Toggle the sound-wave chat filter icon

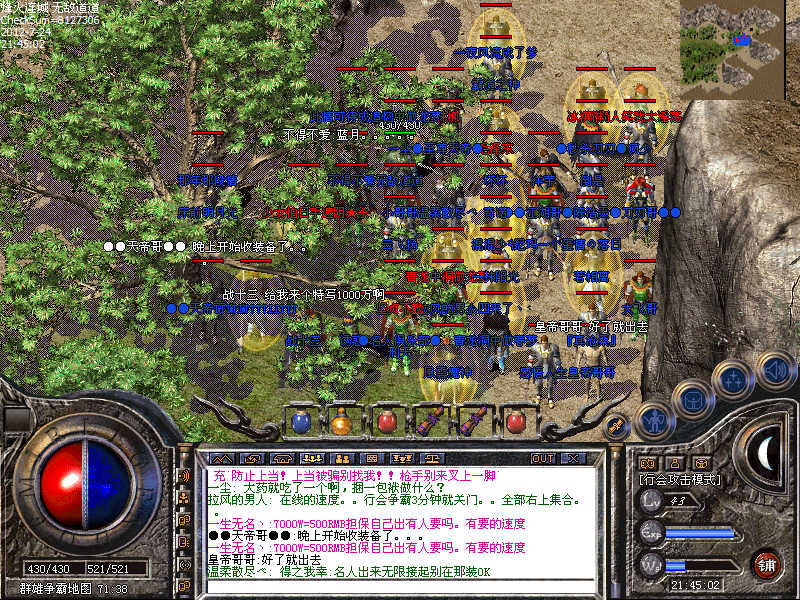[x=184, y=476]
